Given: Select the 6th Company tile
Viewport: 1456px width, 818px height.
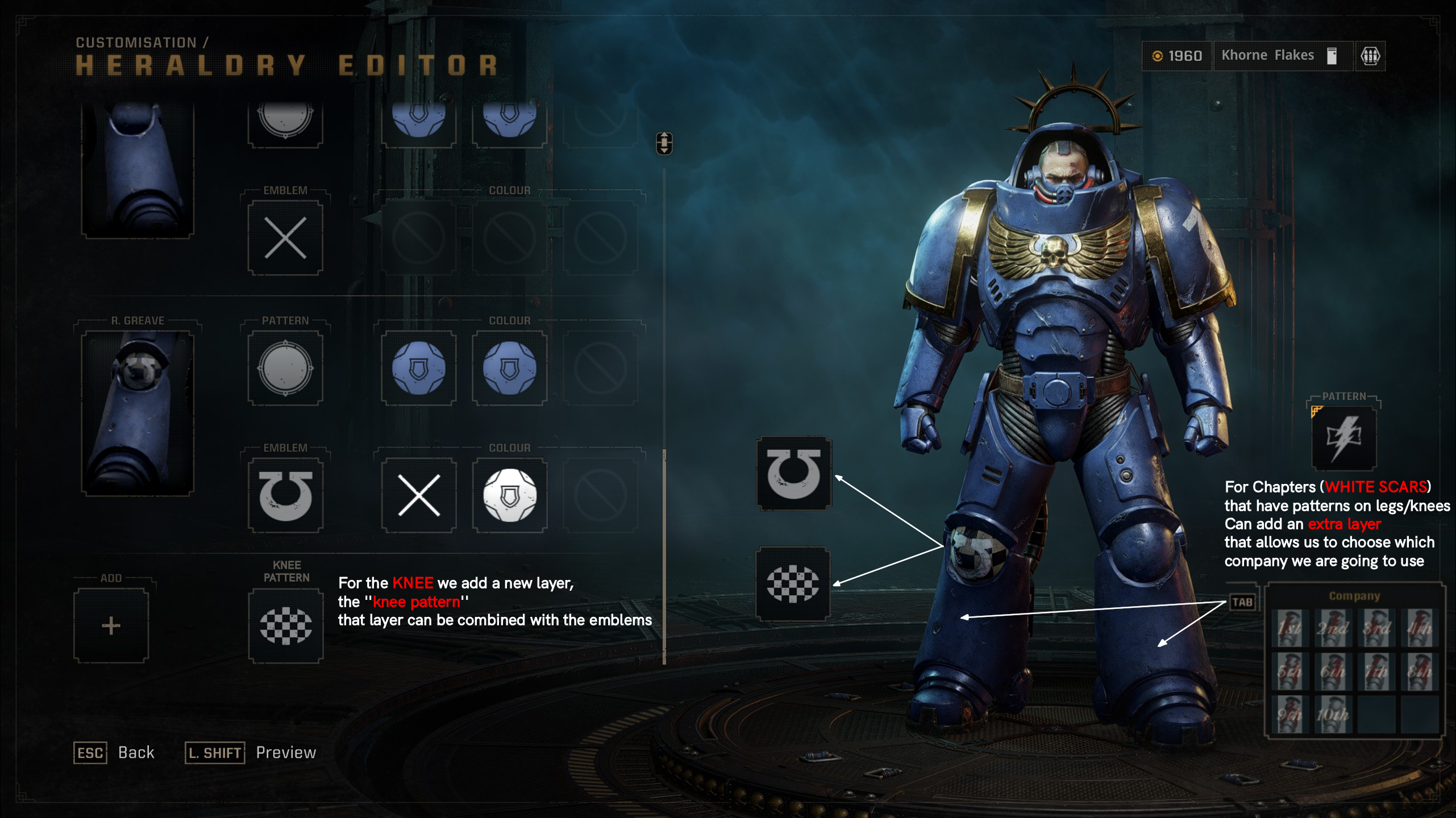Looking at the screenshot, I should coord(1332,671).
